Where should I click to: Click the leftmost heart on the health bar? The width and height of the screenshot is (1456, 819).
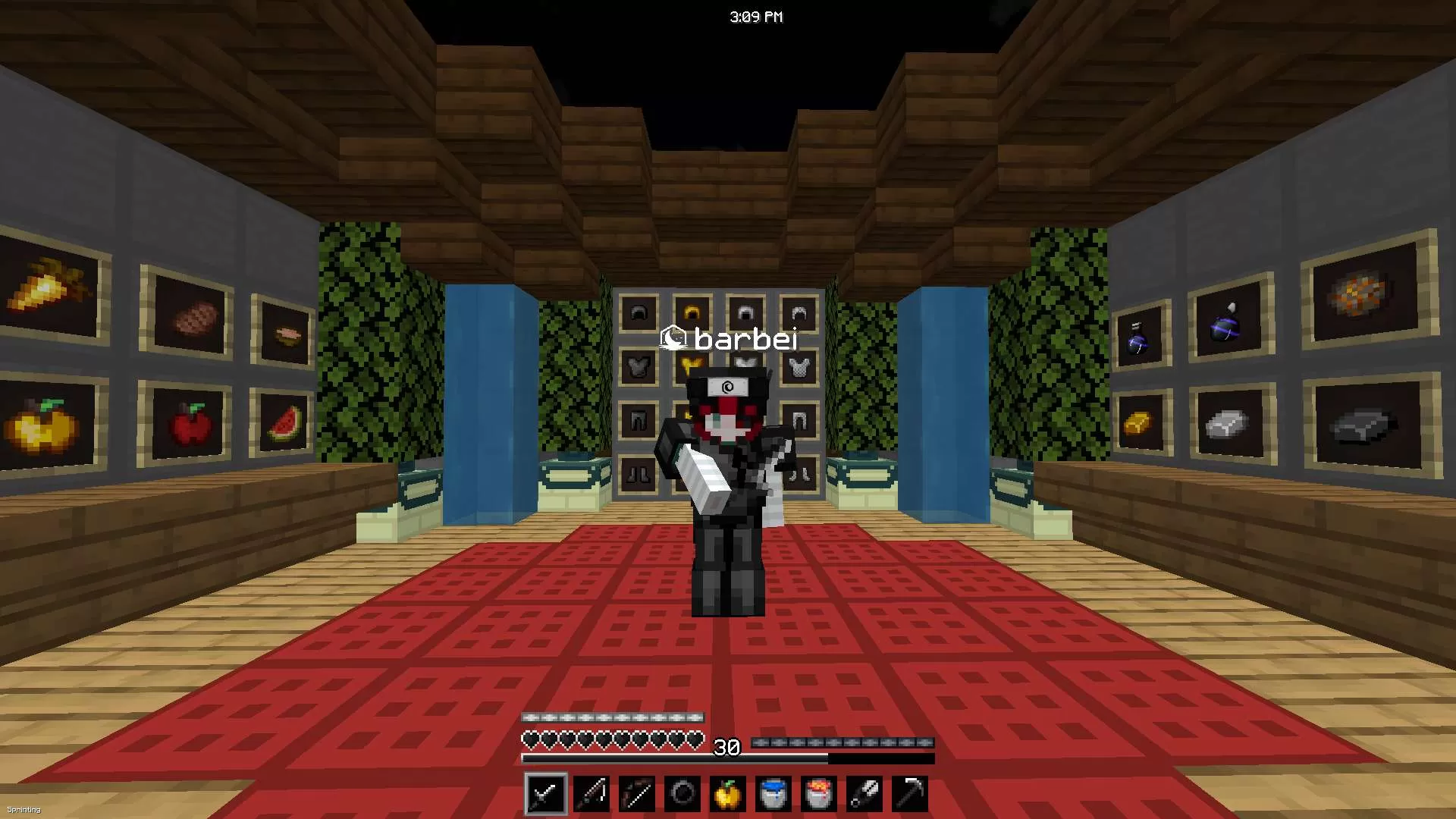click(x=530, y=736)
